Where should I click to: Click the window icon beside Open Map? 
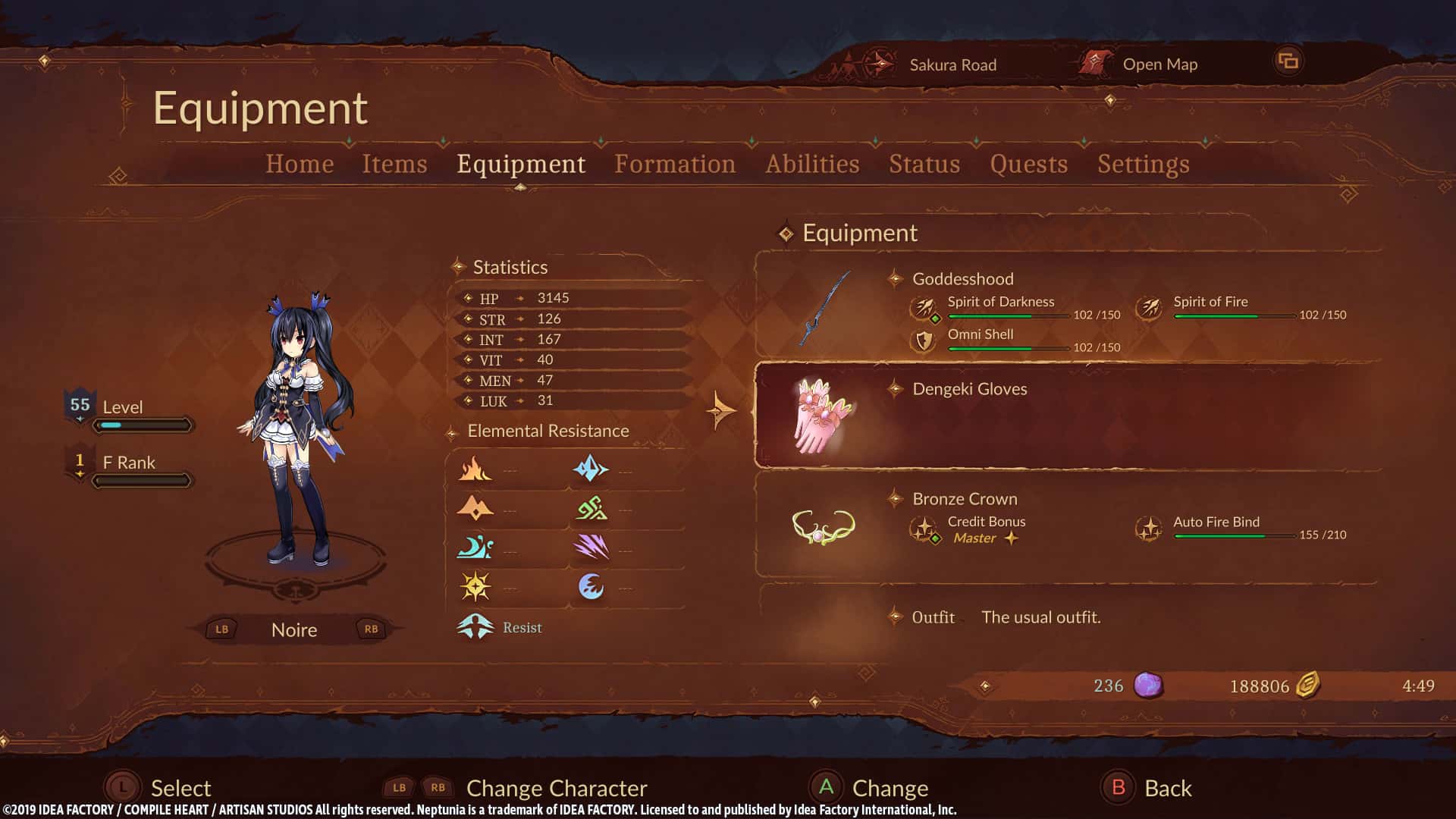[x=1288, y=61]
